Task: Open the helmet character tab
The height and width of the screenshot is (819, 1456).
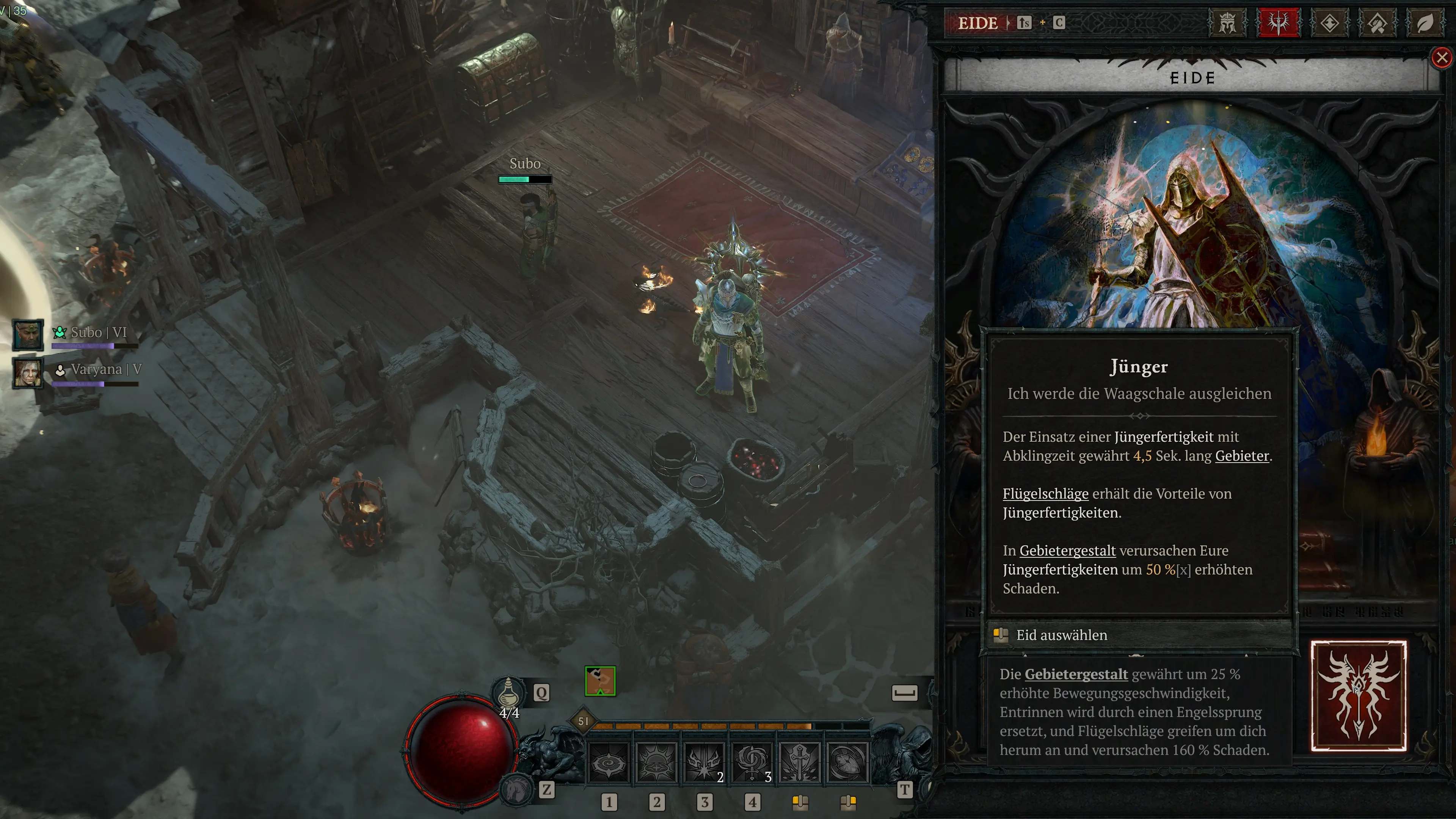Action: (x=1227, y=23)
